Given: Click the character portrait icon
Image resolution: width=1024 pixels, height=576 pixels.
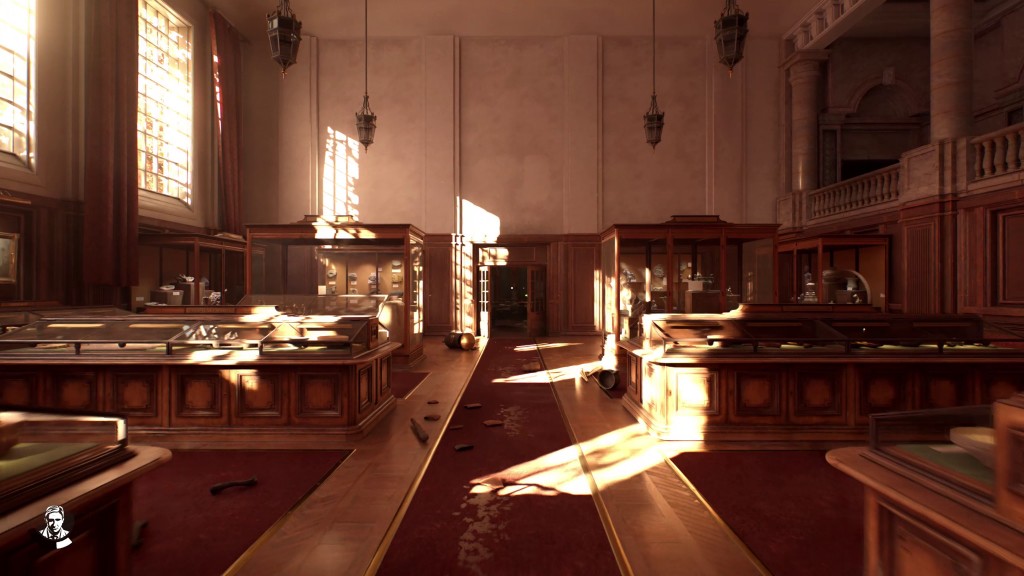Looking at the screenshot, I should tap(56, 526).
